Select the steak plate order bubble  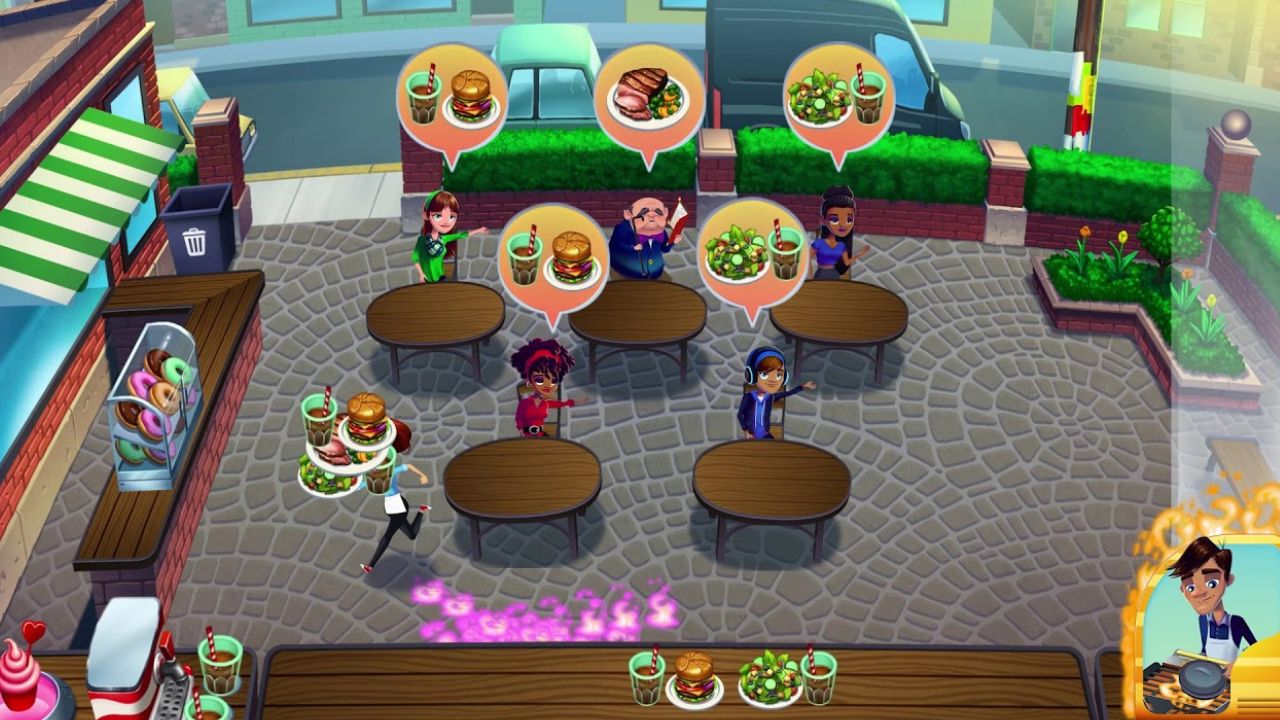[648, 98]
